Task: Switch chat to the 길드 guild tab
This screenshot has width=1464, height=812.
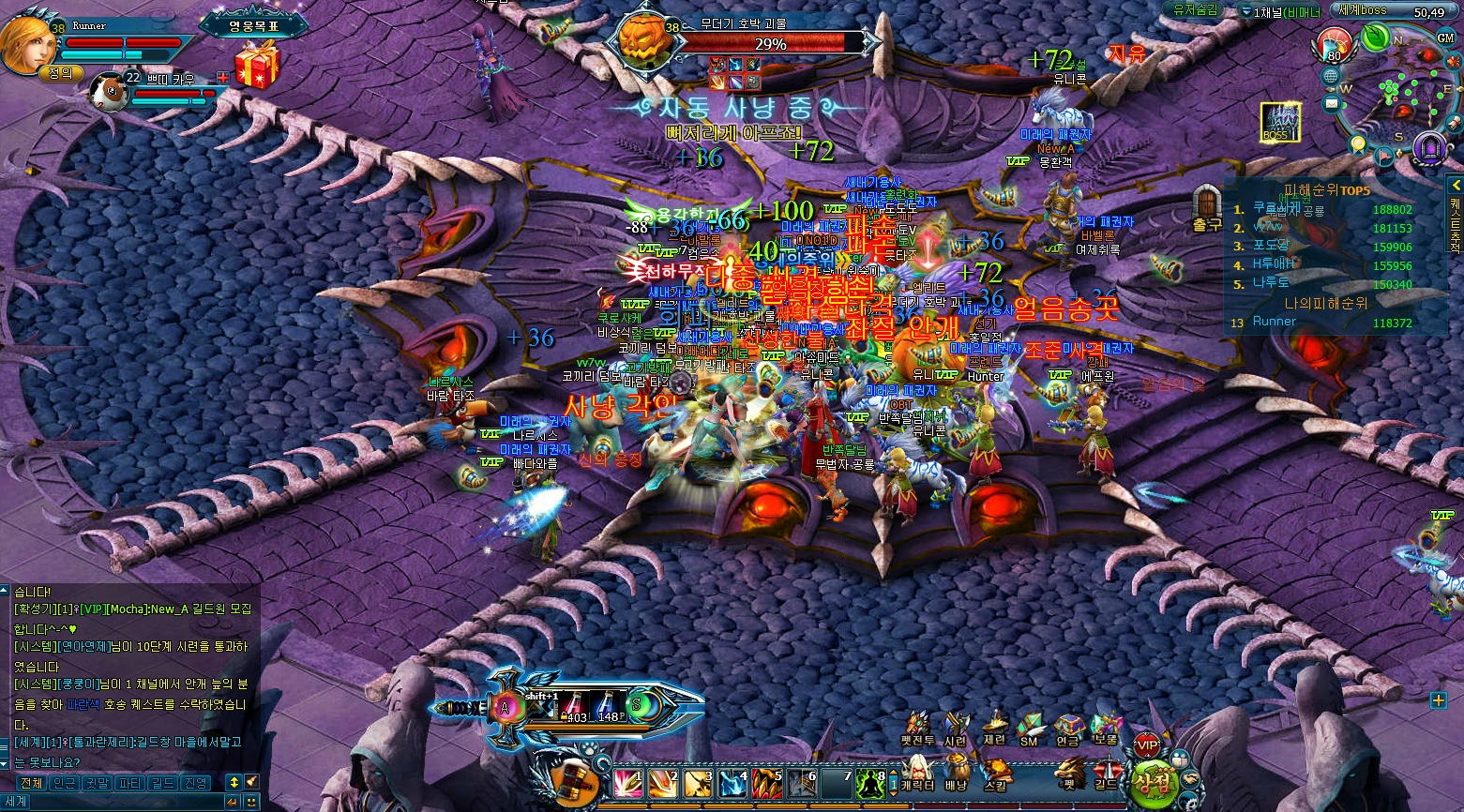Action: point(162,783)
